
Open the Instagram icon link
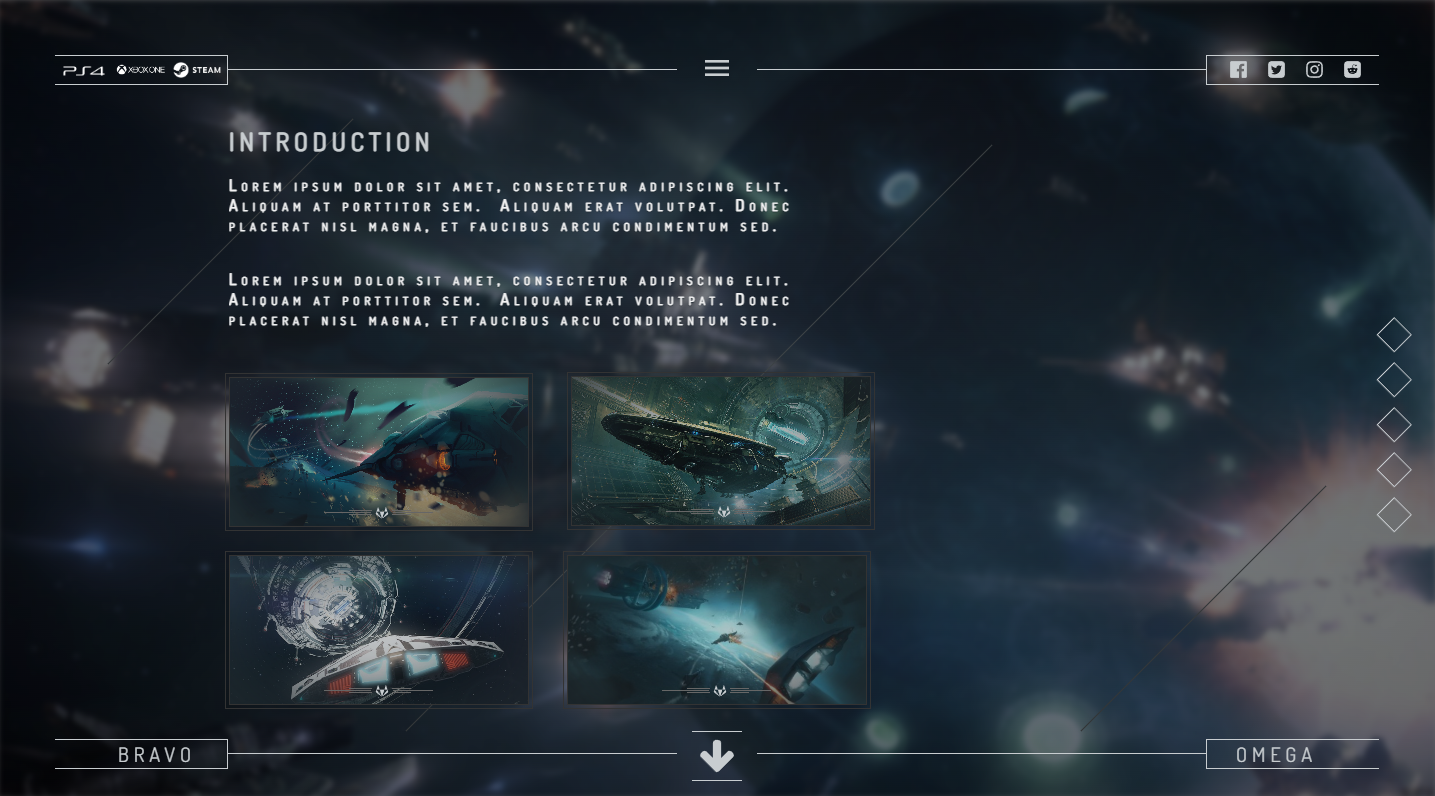point(1314,70)
